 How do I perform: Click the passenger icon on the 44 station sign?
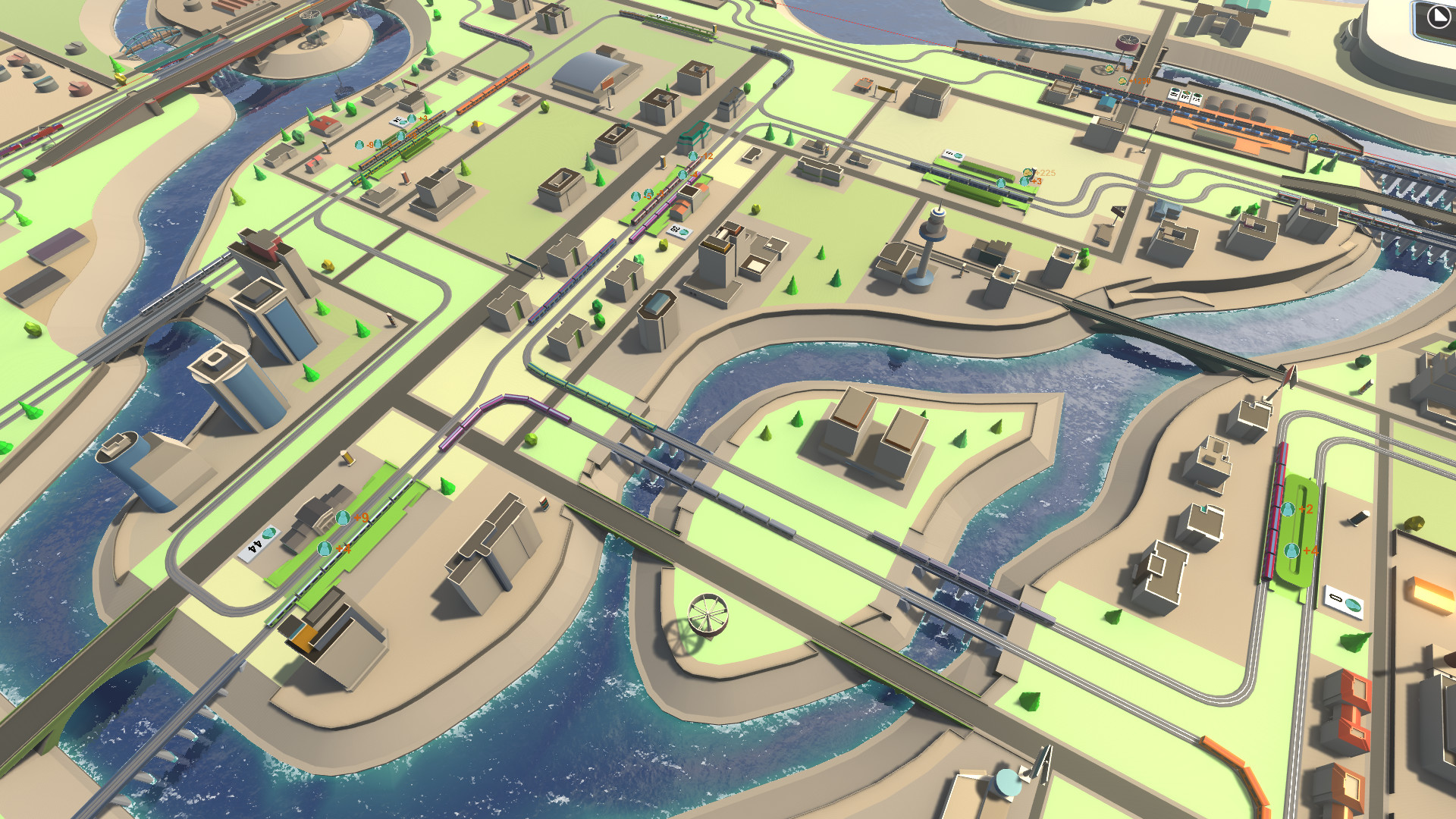[x=268, y=535]
